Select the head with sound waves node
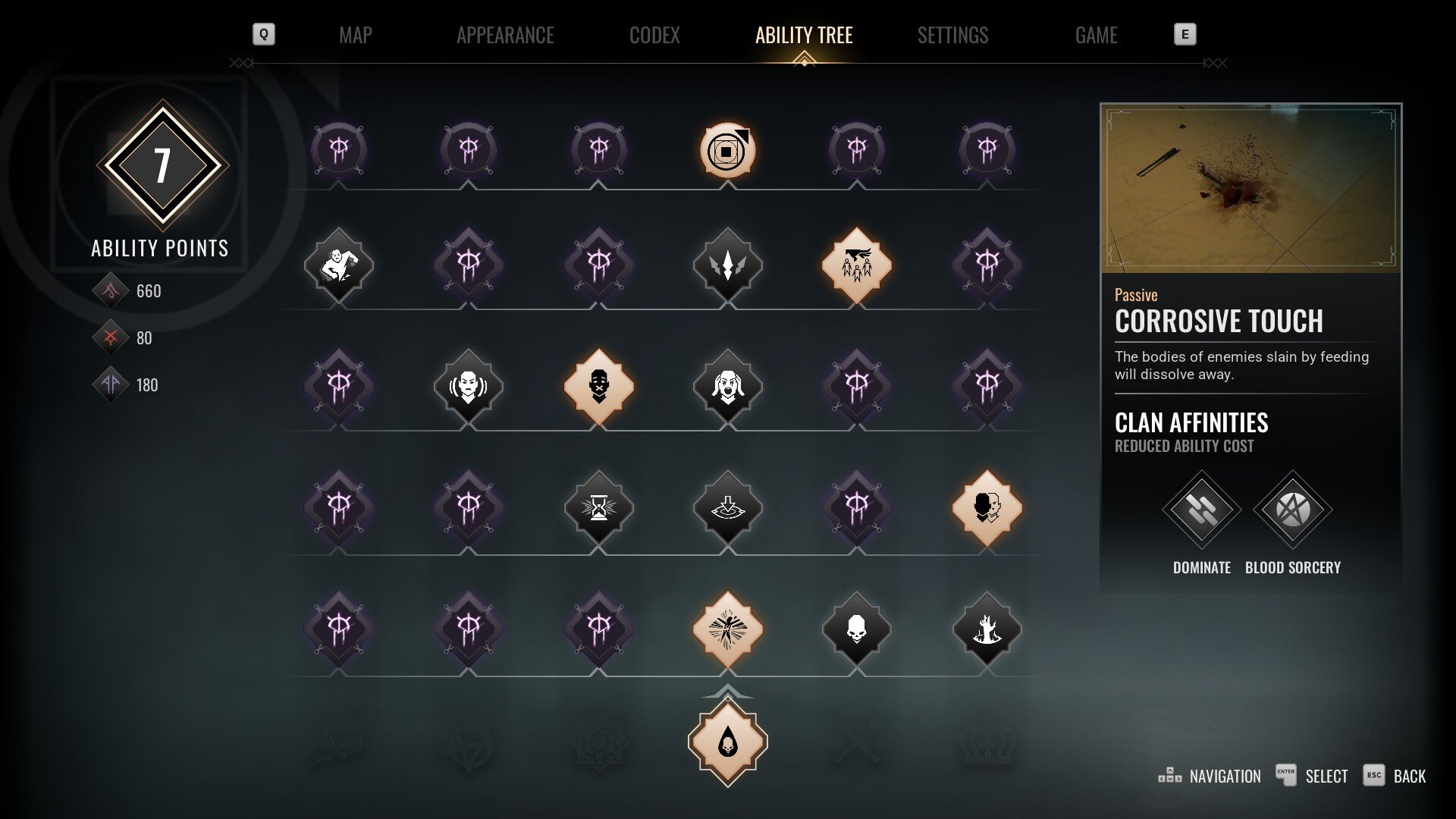1456x819 pixels. coord(468,386)
